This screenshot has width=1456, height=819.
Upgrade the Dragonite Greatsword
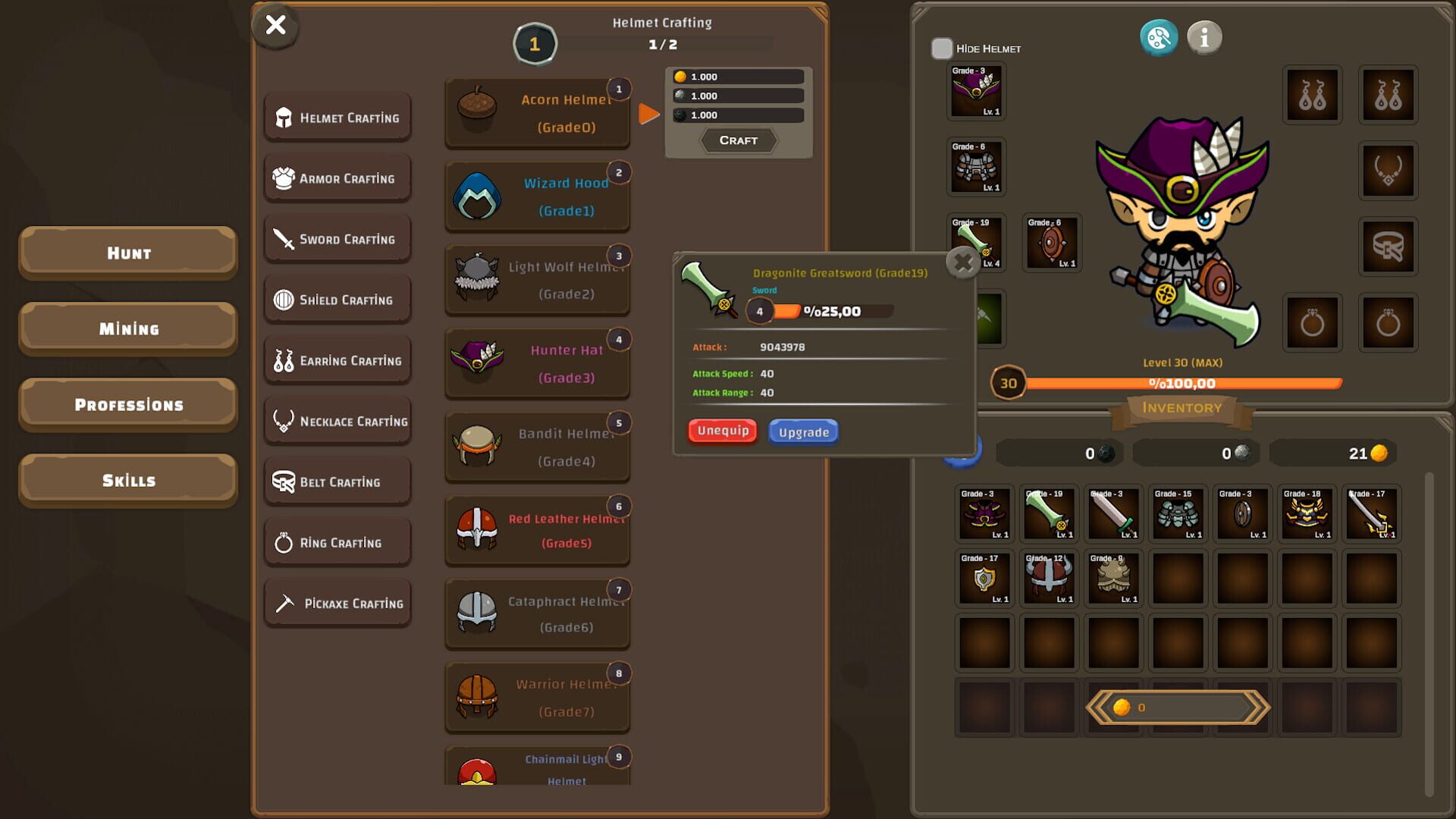pyautogui.click(x=803, y=431)
